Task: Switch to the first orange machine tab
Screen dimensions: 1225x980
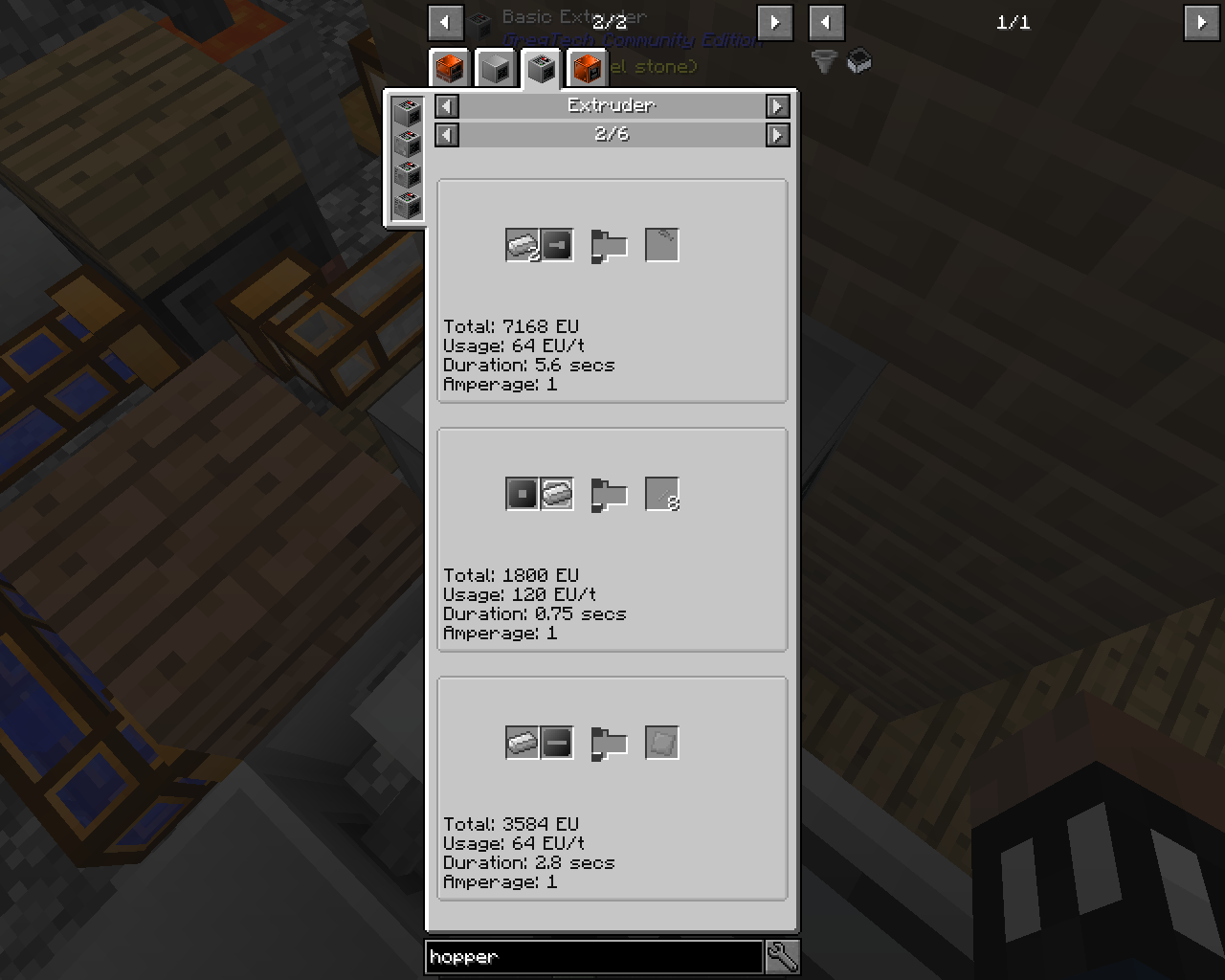Action: point(449,68)
